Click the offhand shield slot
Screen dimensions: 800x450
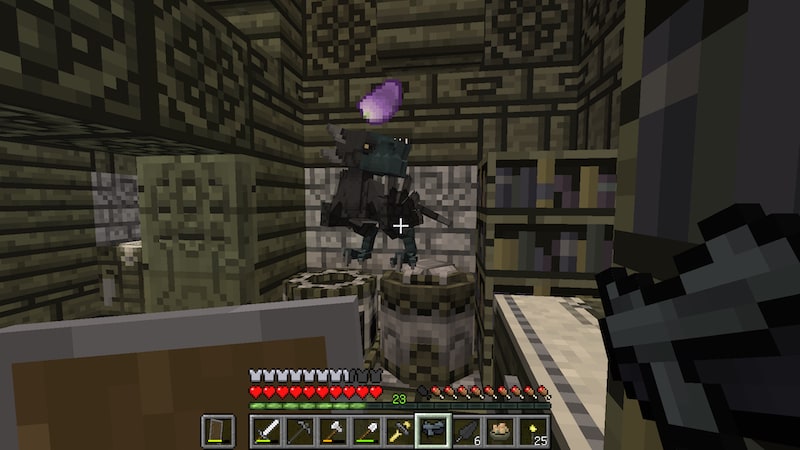click(x=217, y=432)
